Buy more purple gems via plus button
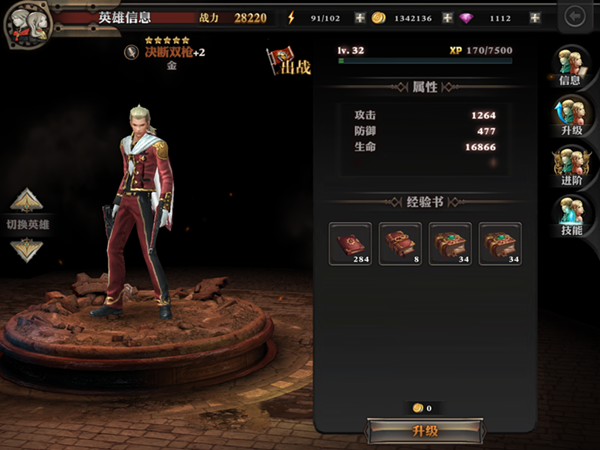The width and height of the screenshot is (600, 450). [535, 18]
